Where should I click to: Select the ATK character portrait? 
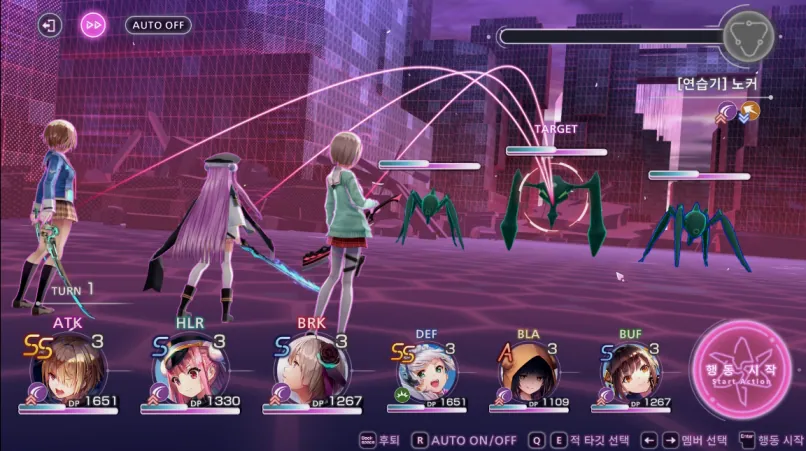73,366
